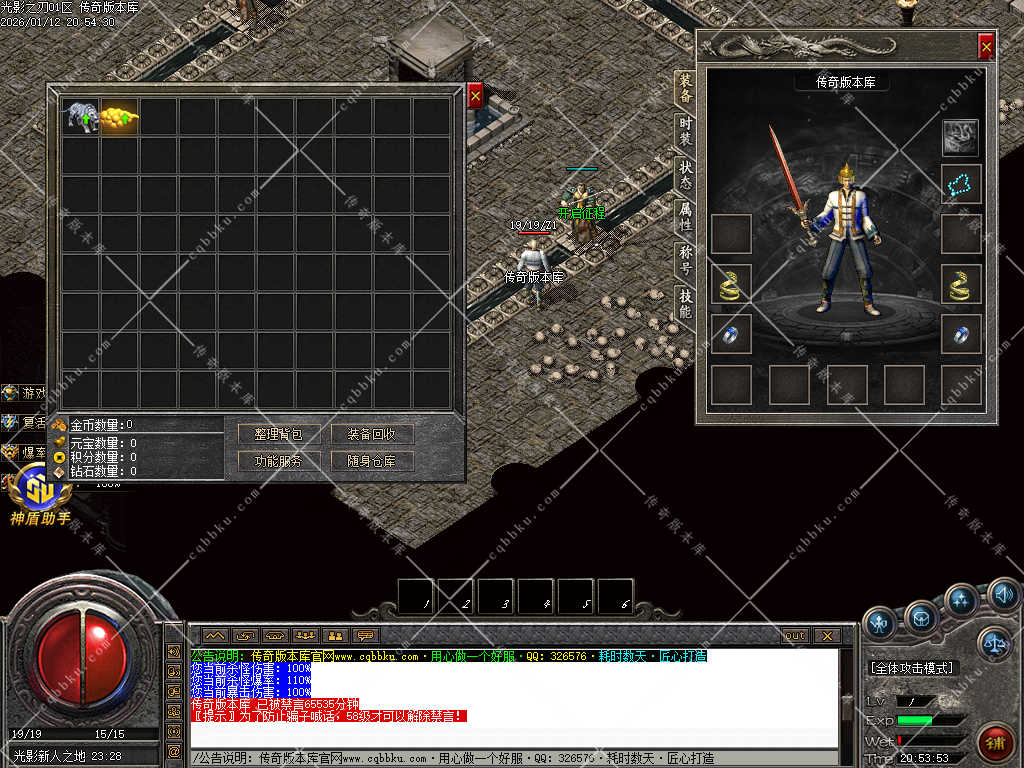Switch to the 时装 costume tab

685,132
